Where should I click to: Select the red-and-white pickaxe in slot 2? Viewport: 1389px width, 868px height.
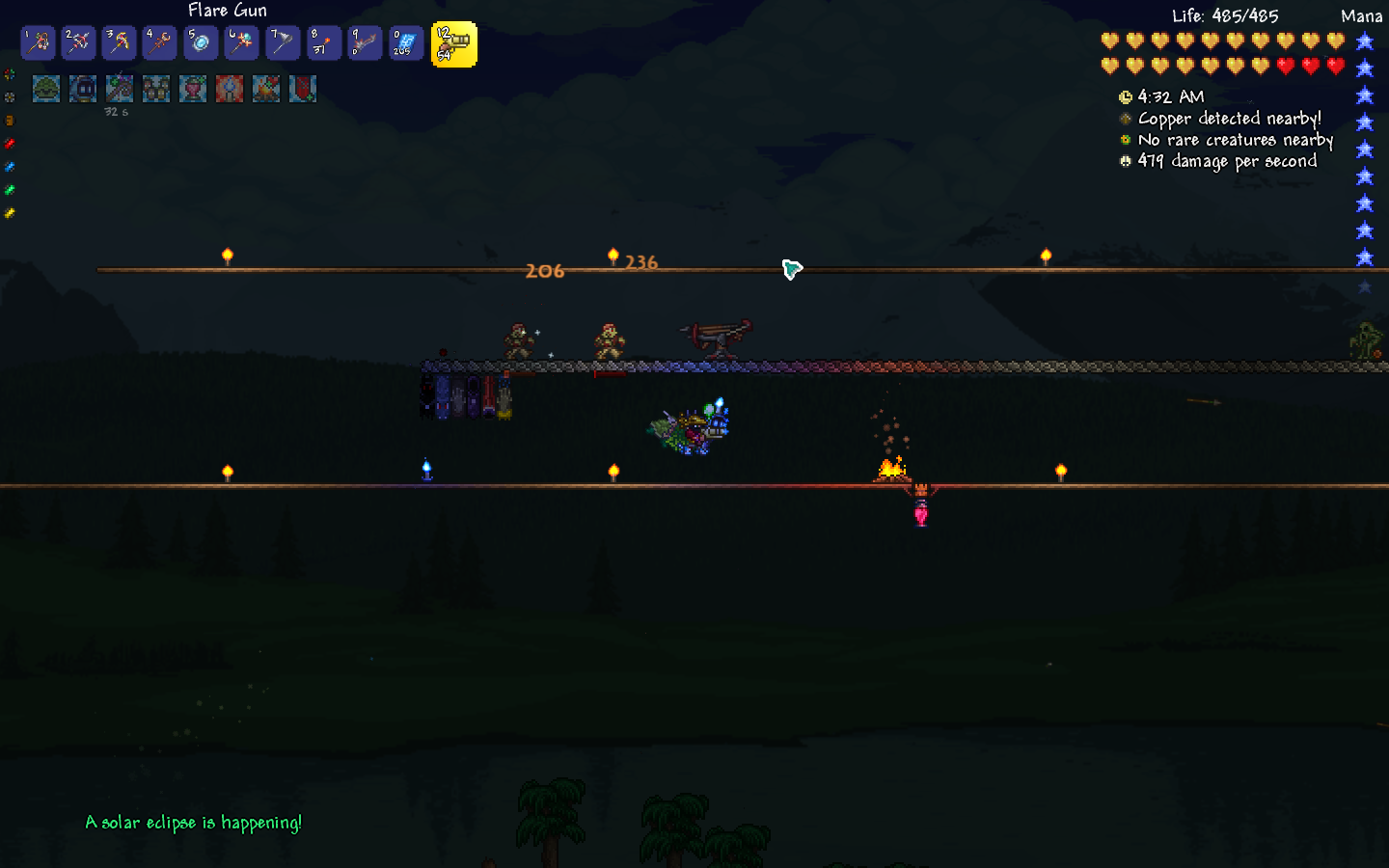coord(79,42)
